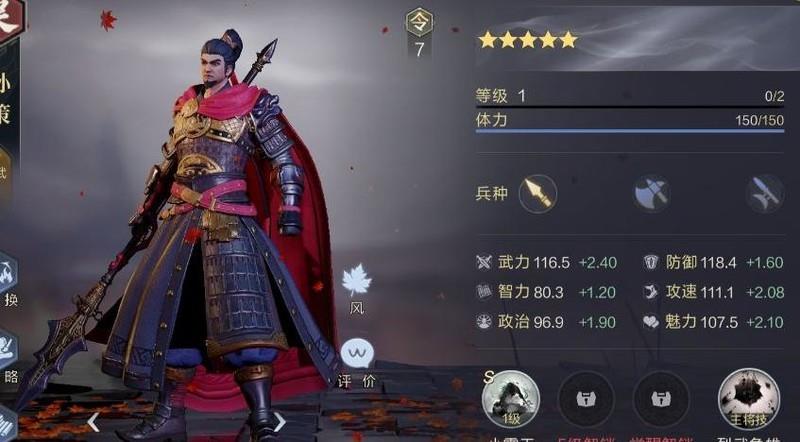This screenshot has height=442, width=800.
Task: Select the blade troop type icon
Action: (x=764, y=192)
